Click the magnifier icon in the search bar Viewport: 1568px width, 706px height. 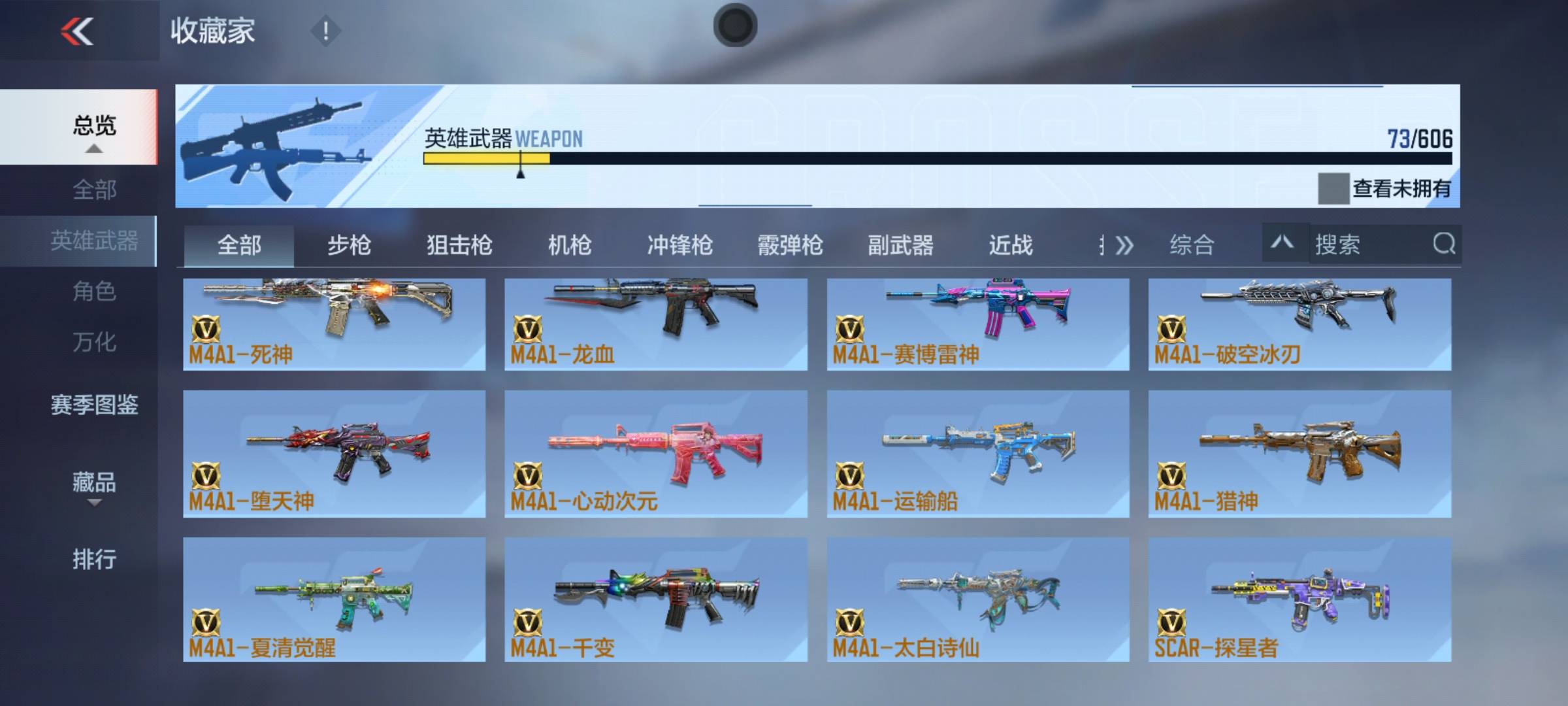(x=1442, y=245)
